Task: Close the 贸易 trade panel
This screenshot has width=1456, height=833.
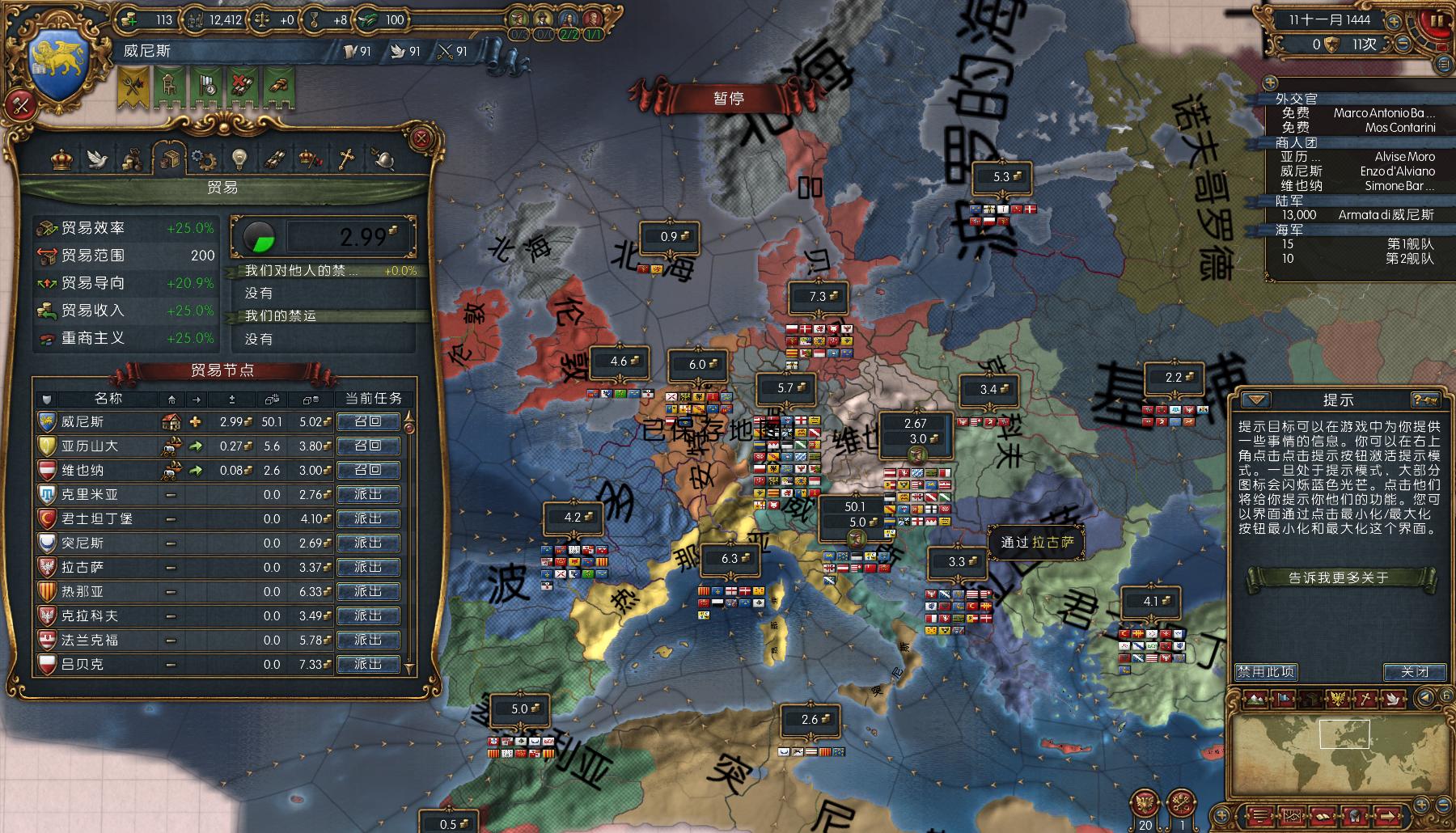Action: tap(421, 138)
